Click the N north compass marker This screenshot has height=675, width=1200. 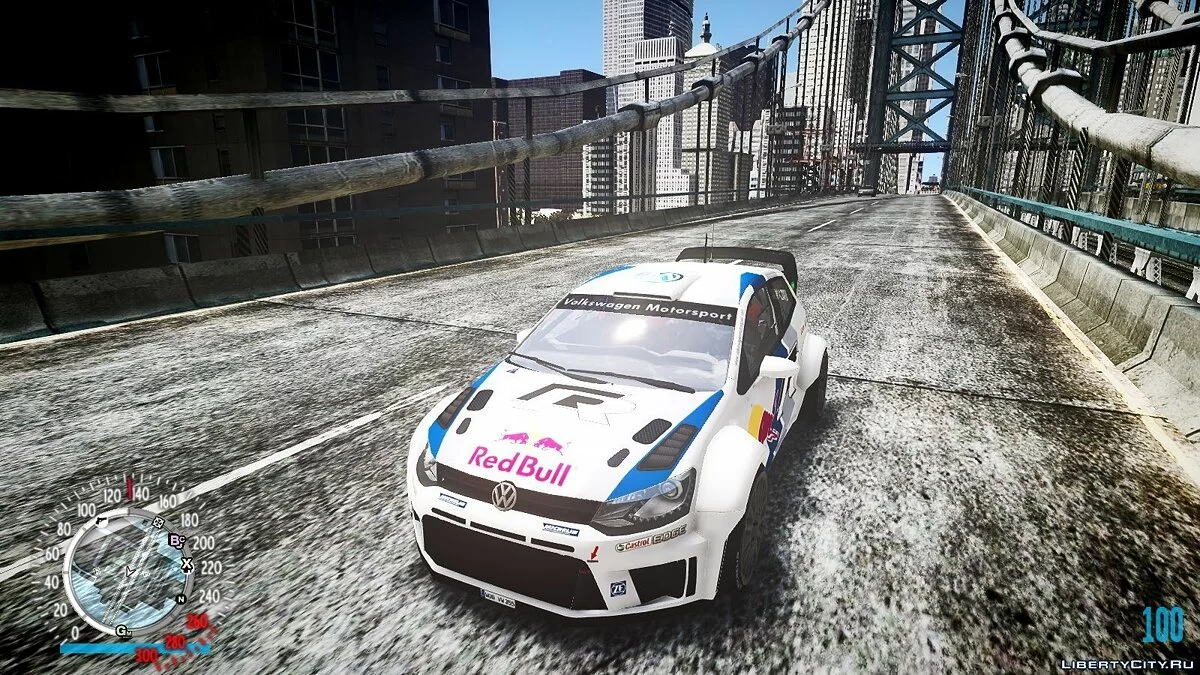point(181,598)
